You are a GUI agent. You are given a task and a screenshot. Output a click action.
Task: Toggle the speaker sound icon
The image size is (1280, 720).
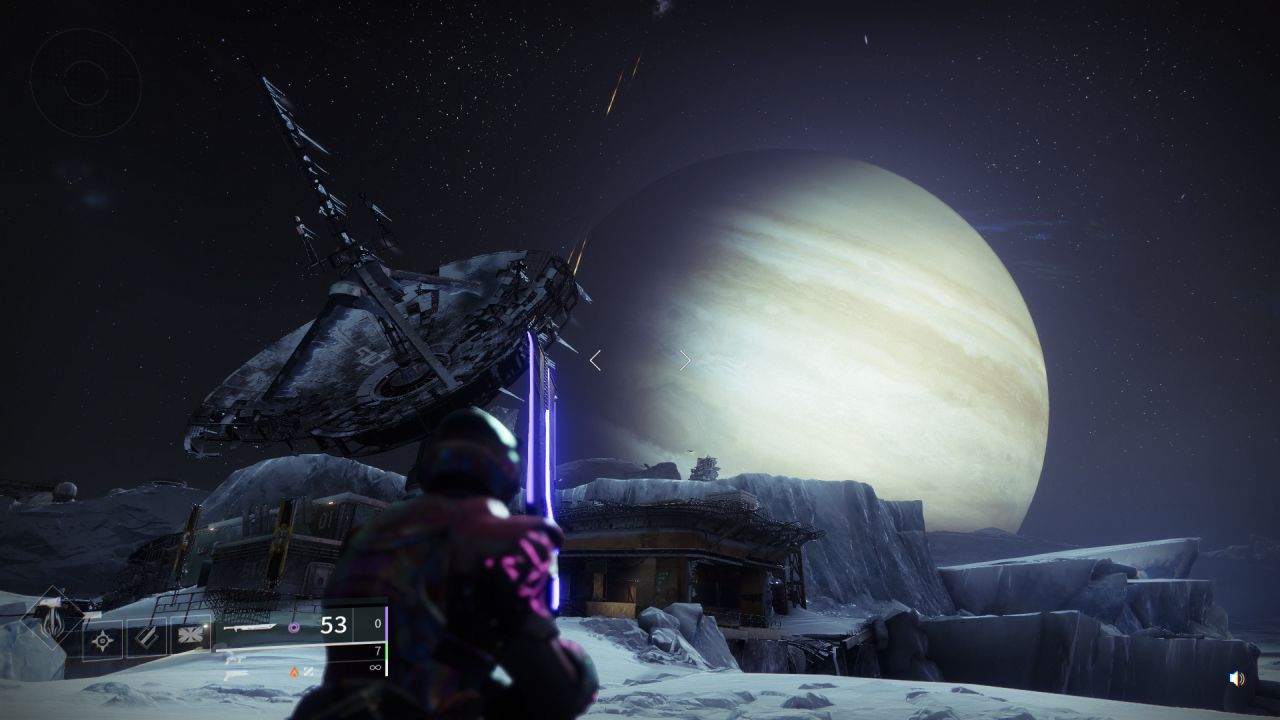[1237, 678]
